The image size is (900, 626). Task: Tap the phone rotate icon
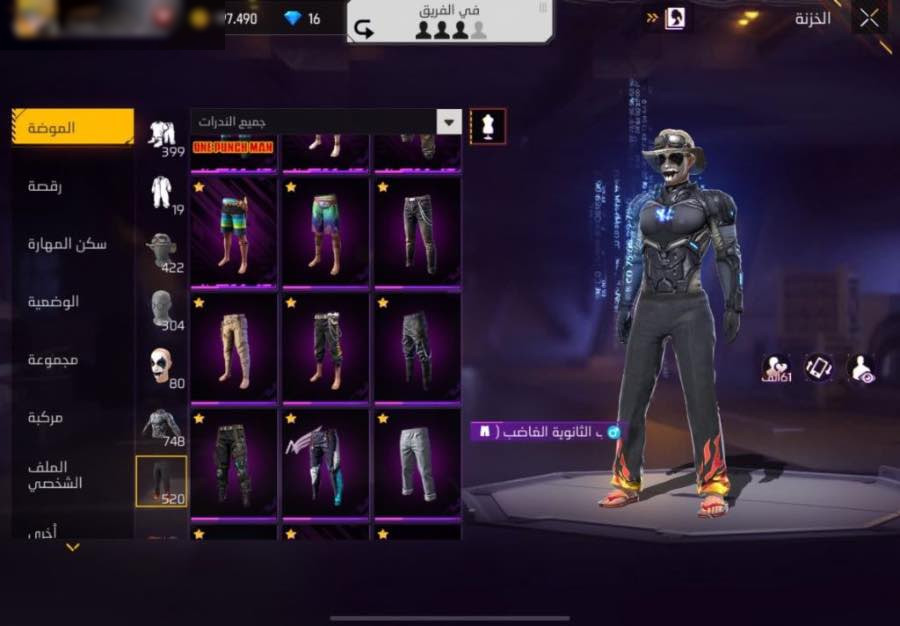(x=819, y=368)
